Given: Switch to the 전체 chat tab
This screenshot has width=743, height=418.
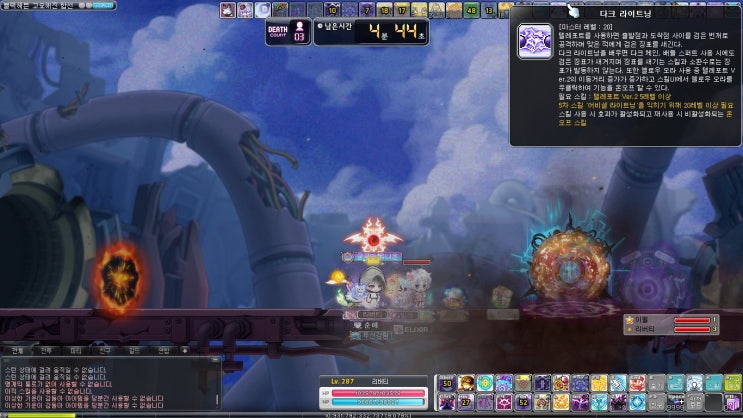Looking at the screenshot, I should click(x=17, y=351).
